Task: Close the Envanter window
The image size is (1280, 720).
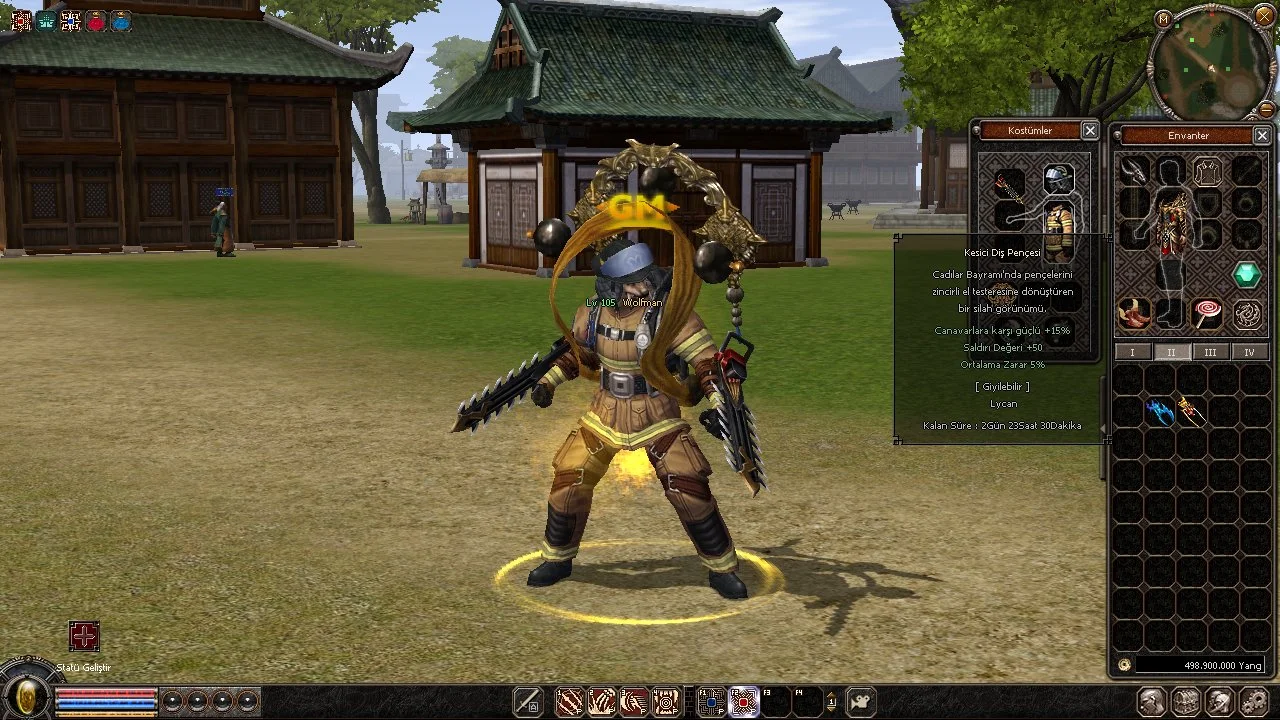Action: tap(1261, 136)
